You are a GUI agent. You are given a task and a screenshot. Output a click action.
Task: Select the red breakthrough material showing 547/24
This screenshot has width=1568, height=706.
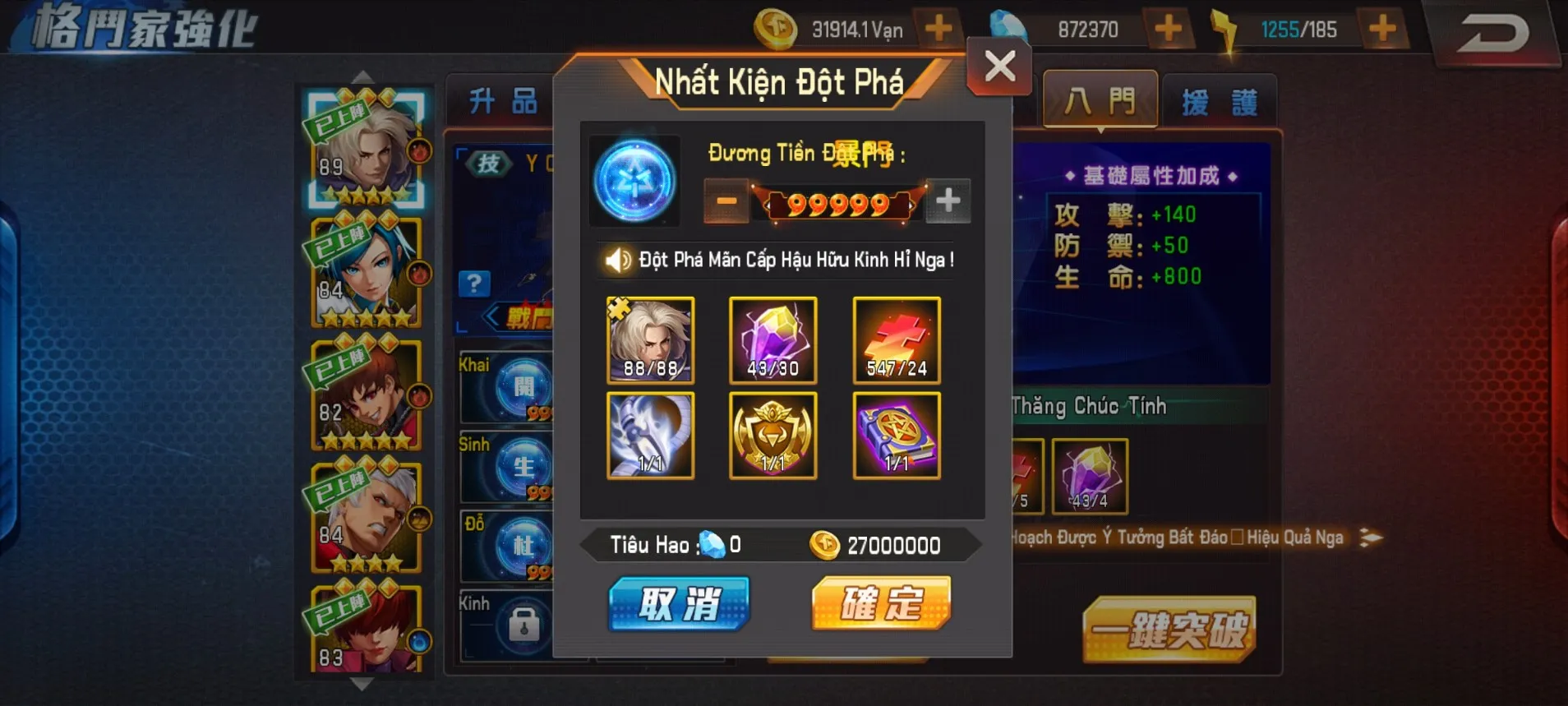pos(895,340)
